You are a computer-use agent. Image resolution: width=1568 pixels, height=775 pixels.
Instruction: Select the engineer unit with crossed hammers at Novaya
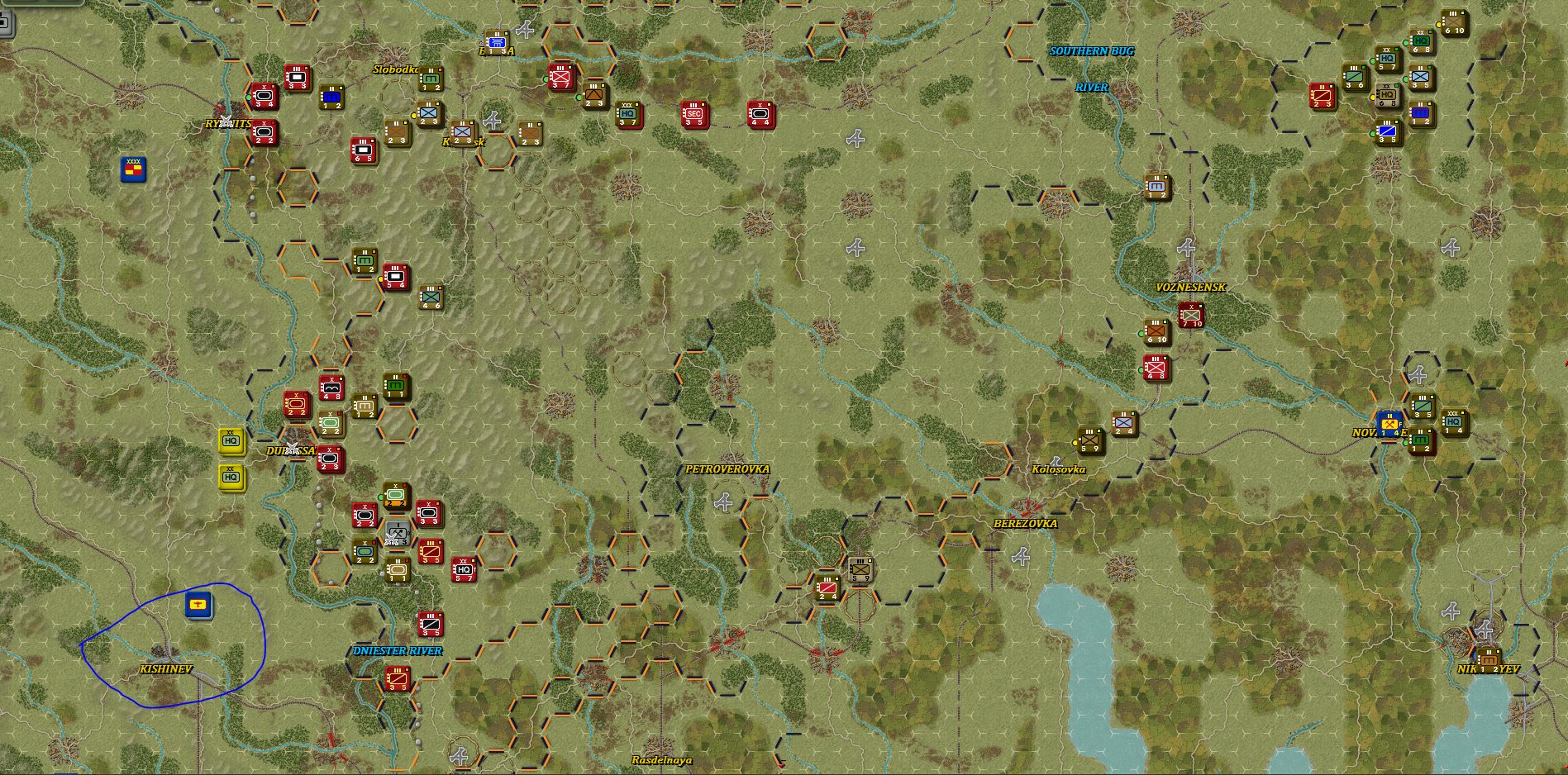(x=1388, y=425)
